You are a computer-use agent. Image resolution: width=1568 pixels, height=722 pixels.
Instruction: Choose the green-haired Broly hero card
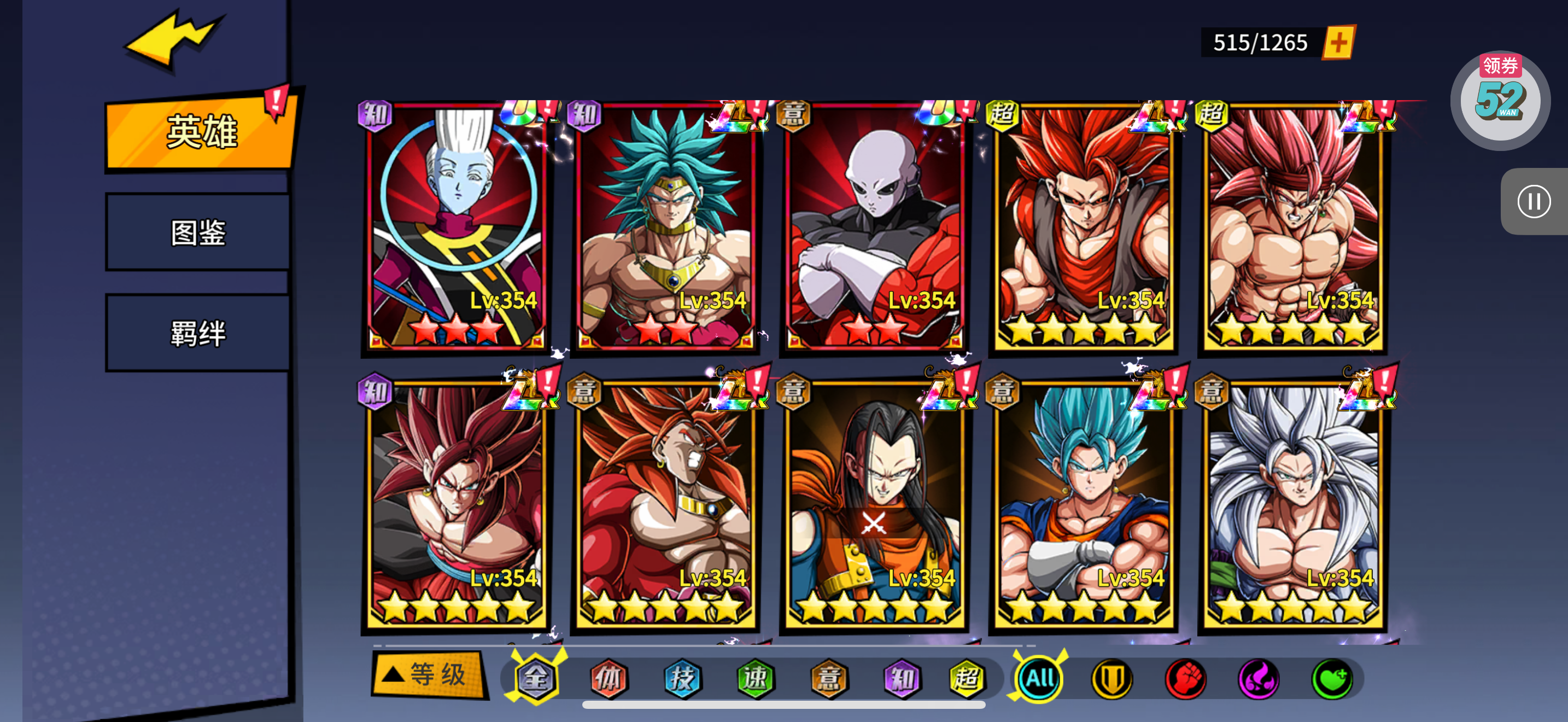(666, 226)
